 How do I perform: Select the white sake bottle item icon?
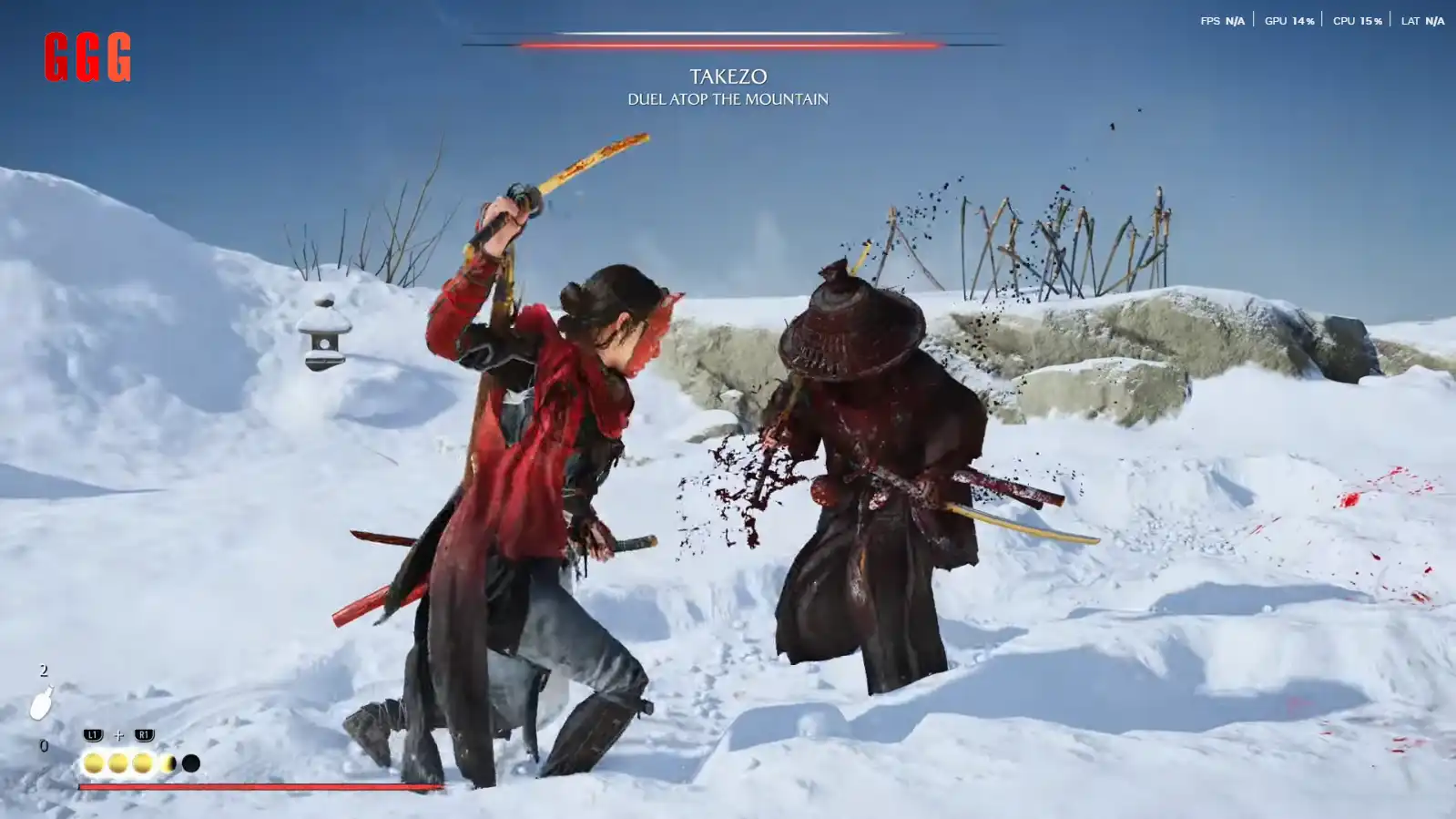41,704
